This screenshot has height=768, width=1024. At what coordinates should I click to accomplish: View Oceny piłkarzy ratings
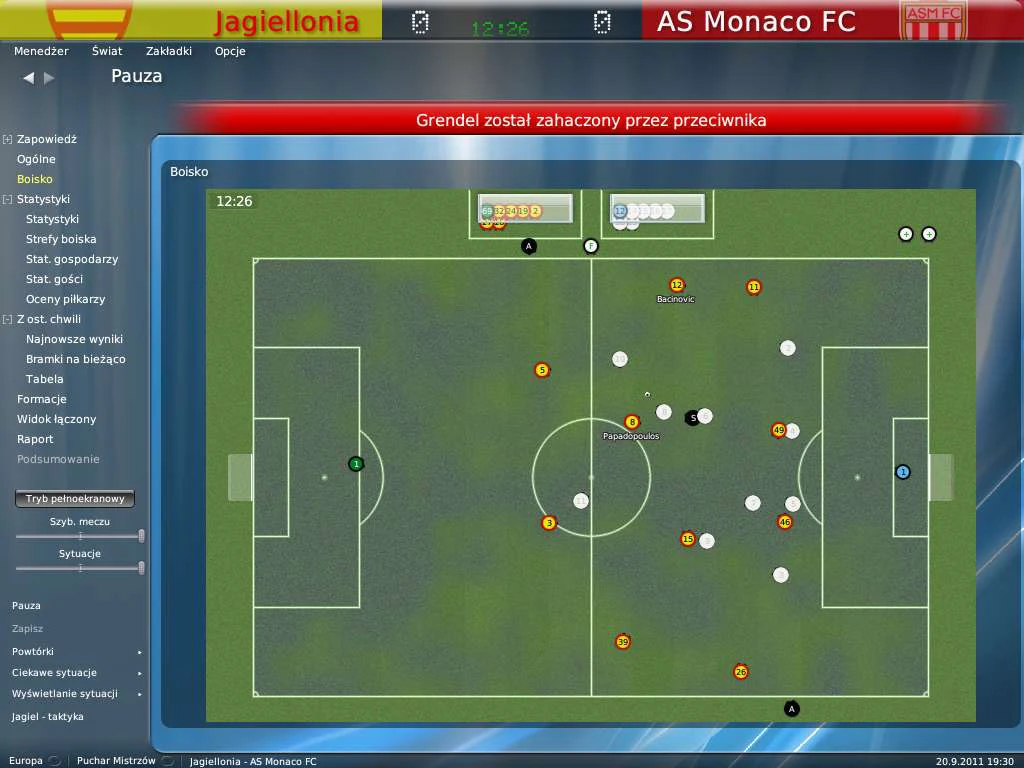[65, 299]
